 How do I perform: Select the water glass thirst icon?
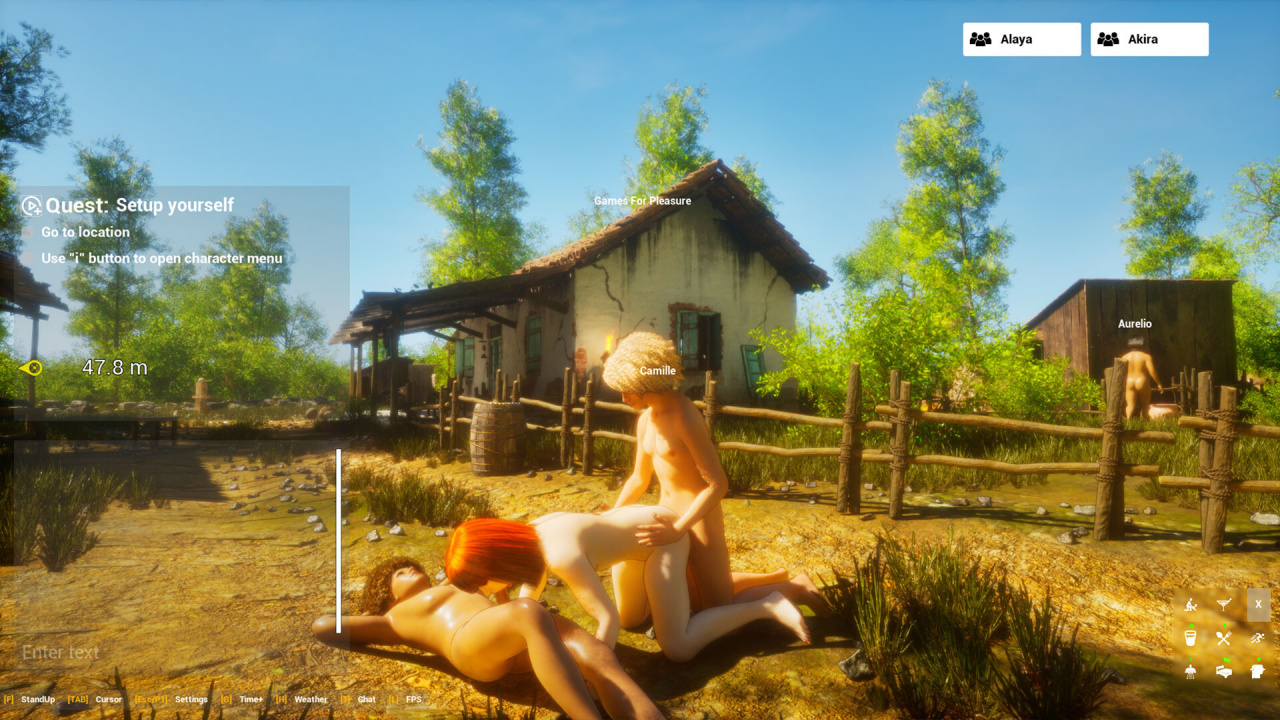click(1190, 637)
